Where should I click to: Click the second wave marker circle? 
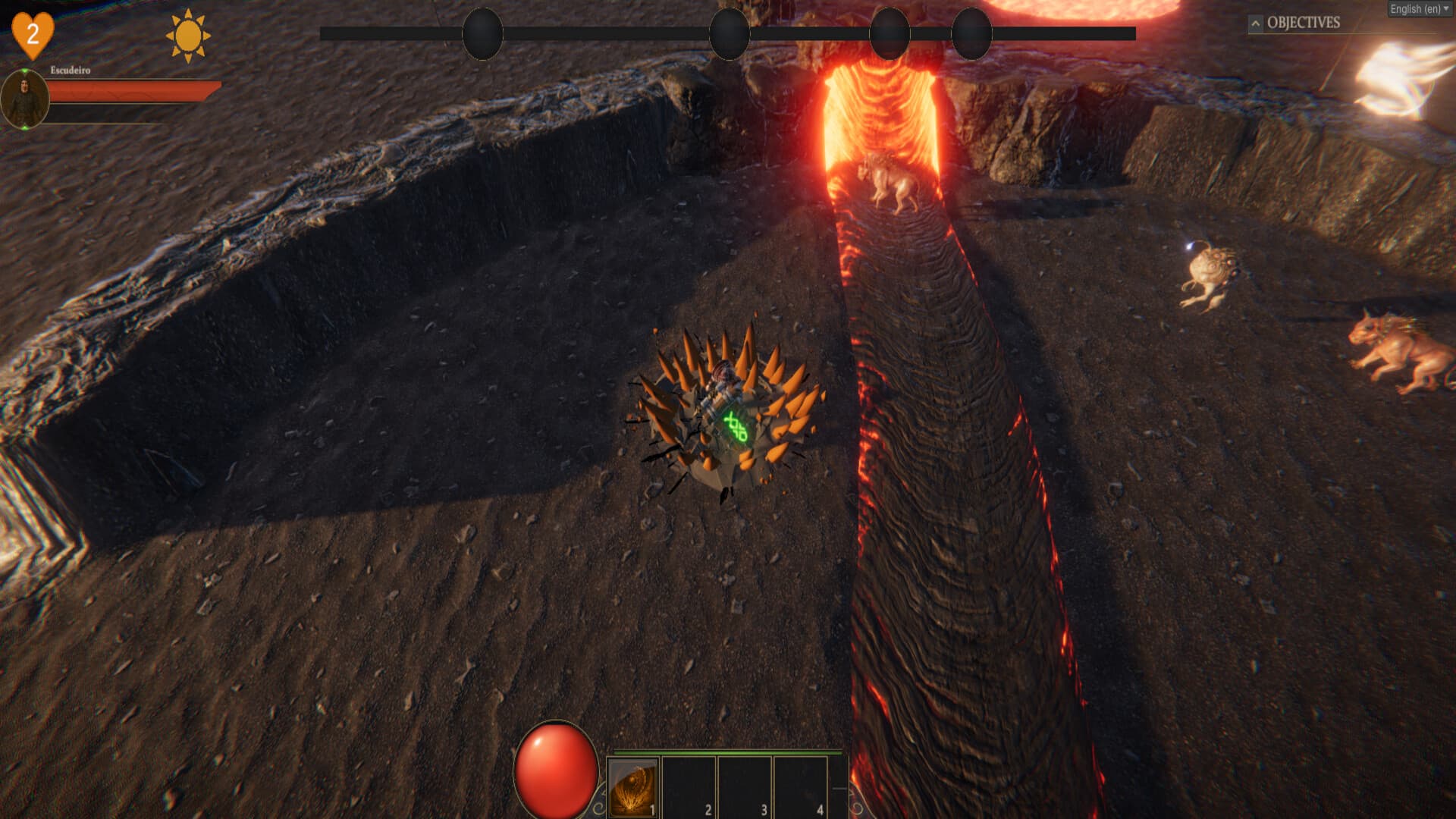click(x=729, y=34)
